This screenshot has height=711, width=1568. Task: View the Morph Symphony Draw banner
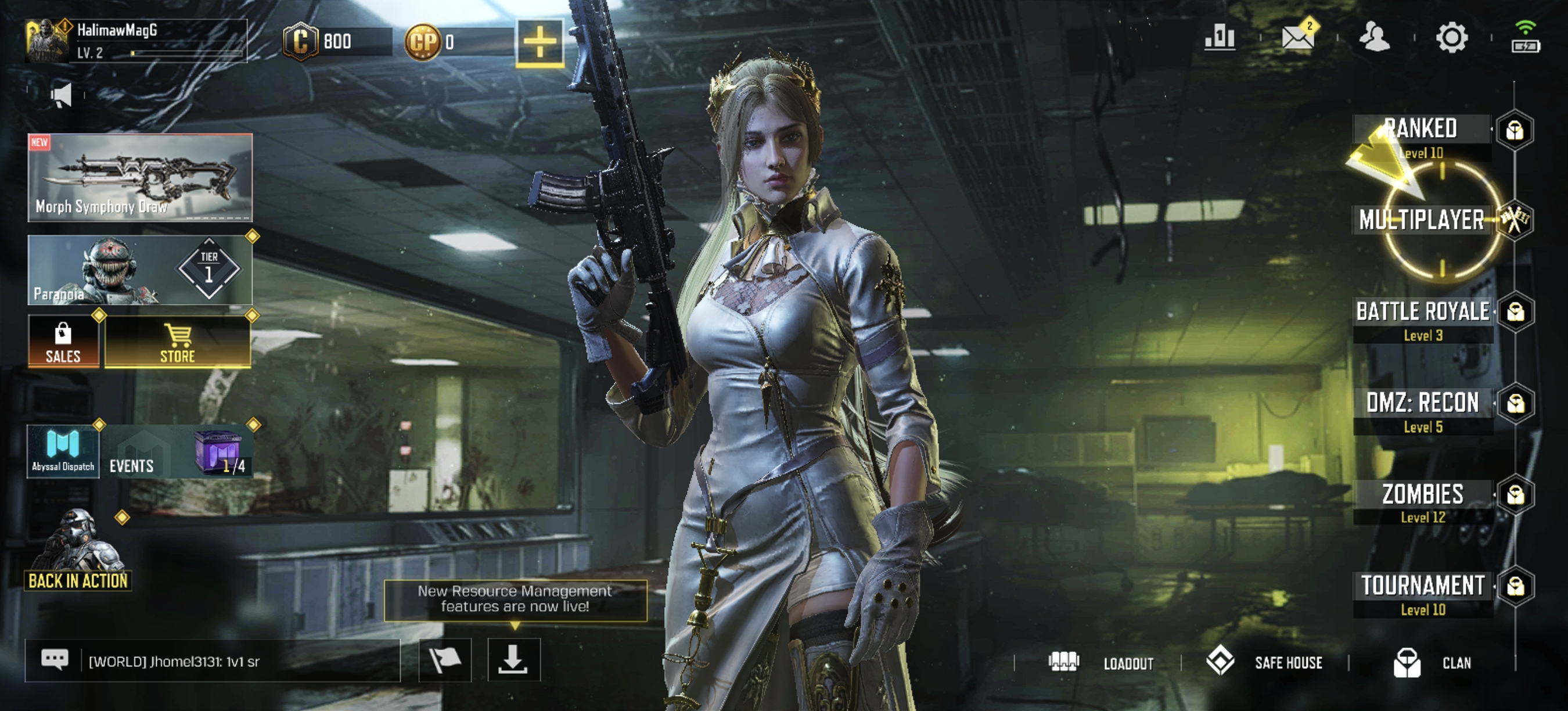[140, 177]
